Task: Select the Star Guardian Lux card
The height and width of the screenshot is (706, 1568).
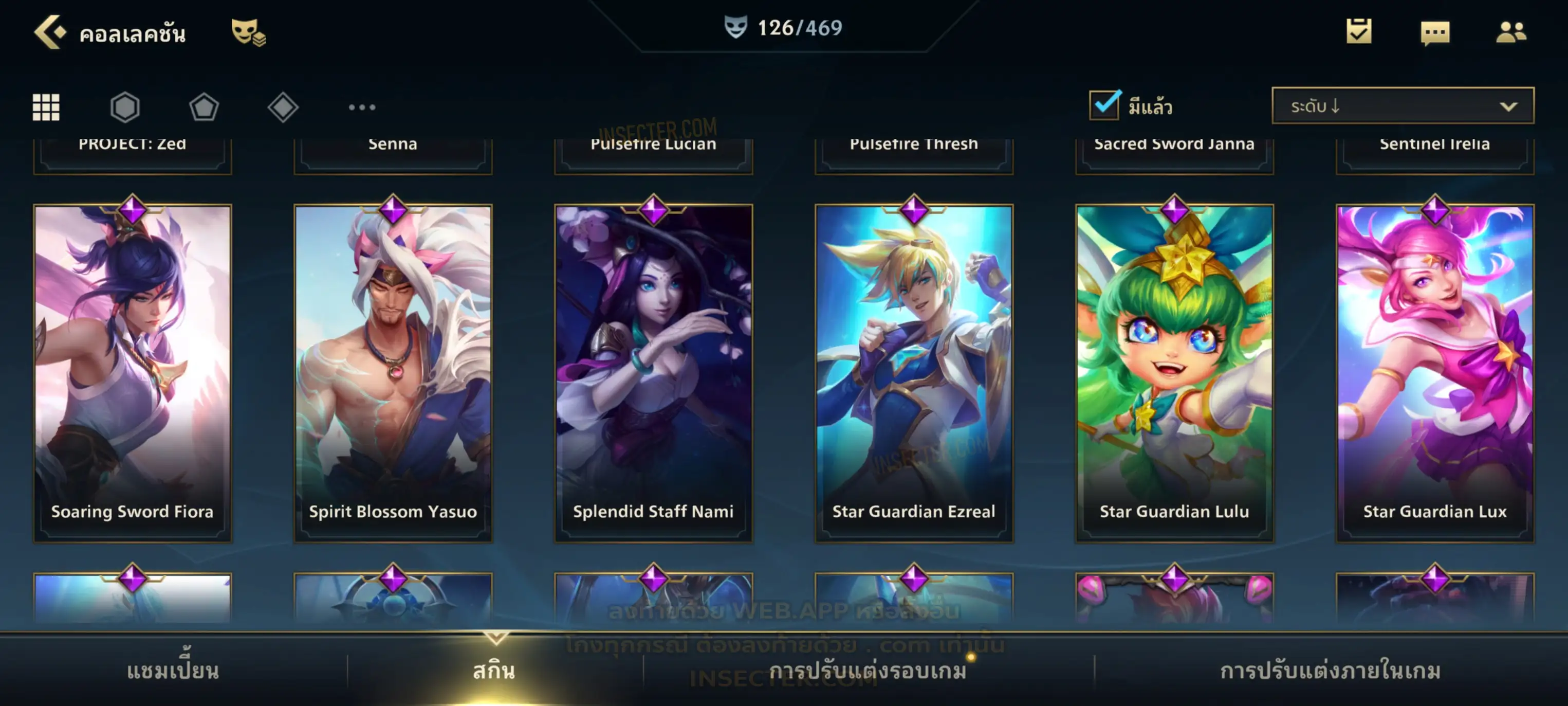Action: (1435, 372)
